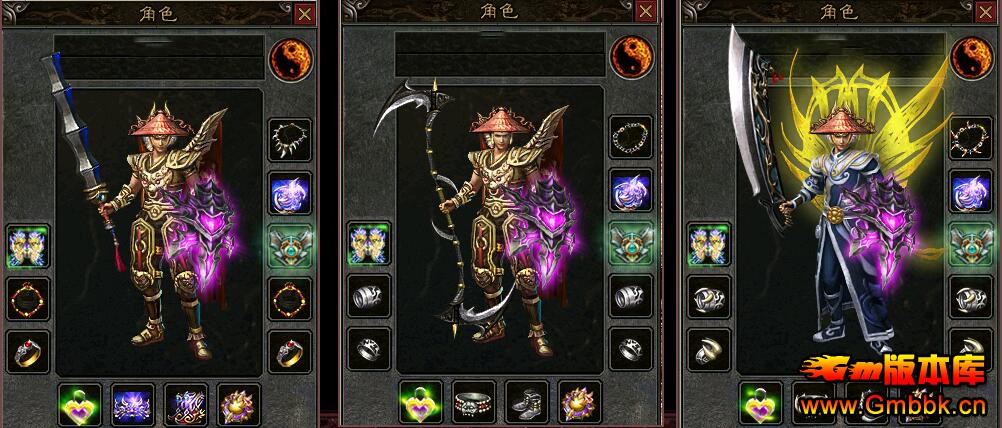Close the panel with the scythe-wielding character
This screenshot has width=1002, height=428.
tap(646, 14)
